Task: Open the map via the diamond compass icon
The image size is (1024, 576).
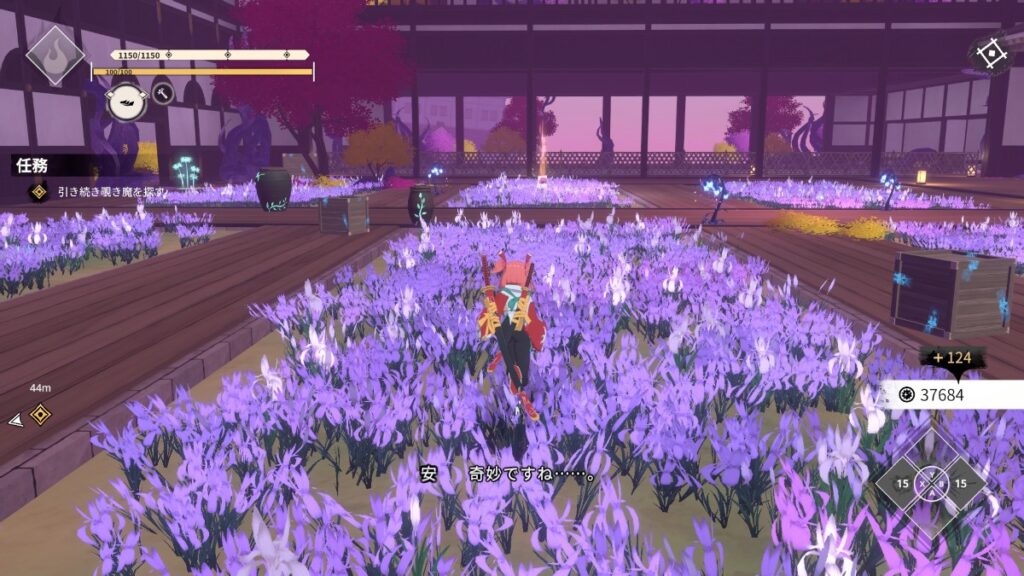Action: (989, 55)
